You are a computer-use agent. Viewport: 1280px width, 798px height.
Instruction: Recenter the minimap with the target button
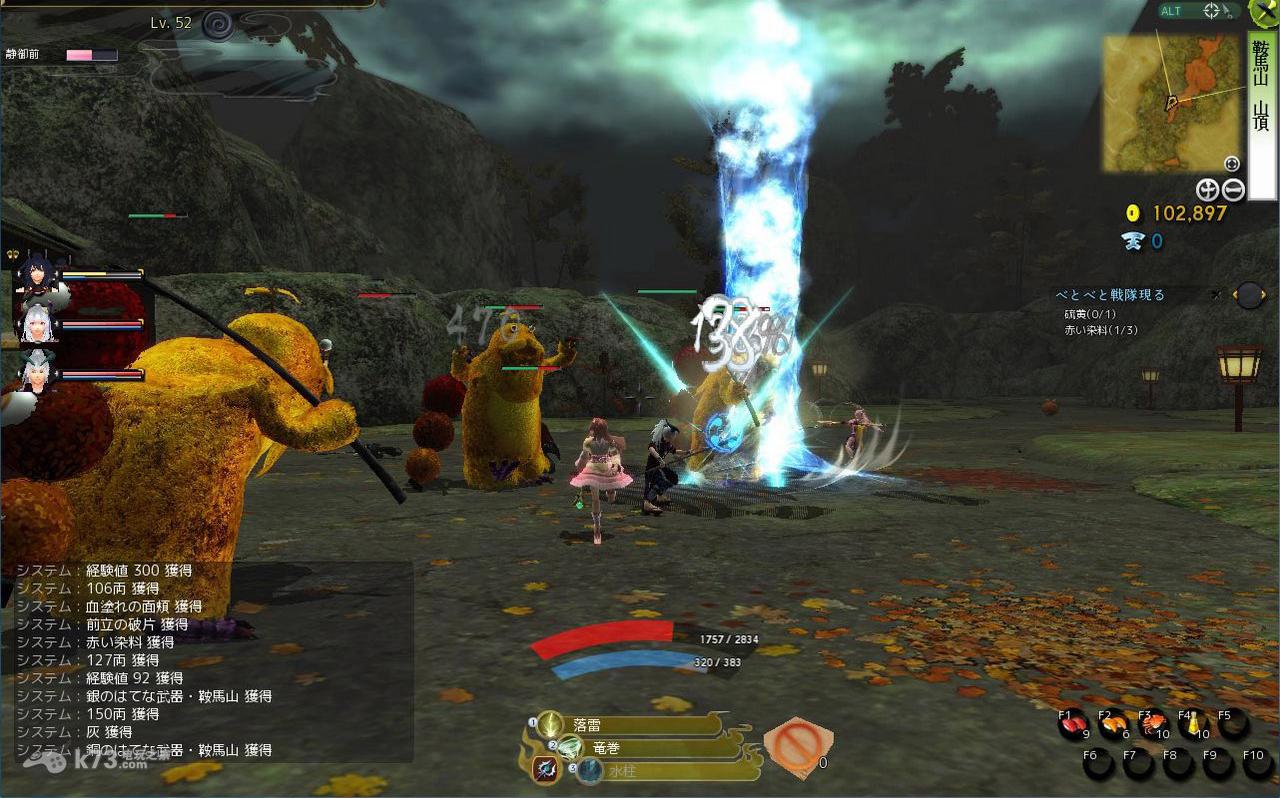[x=1231, y=163]
